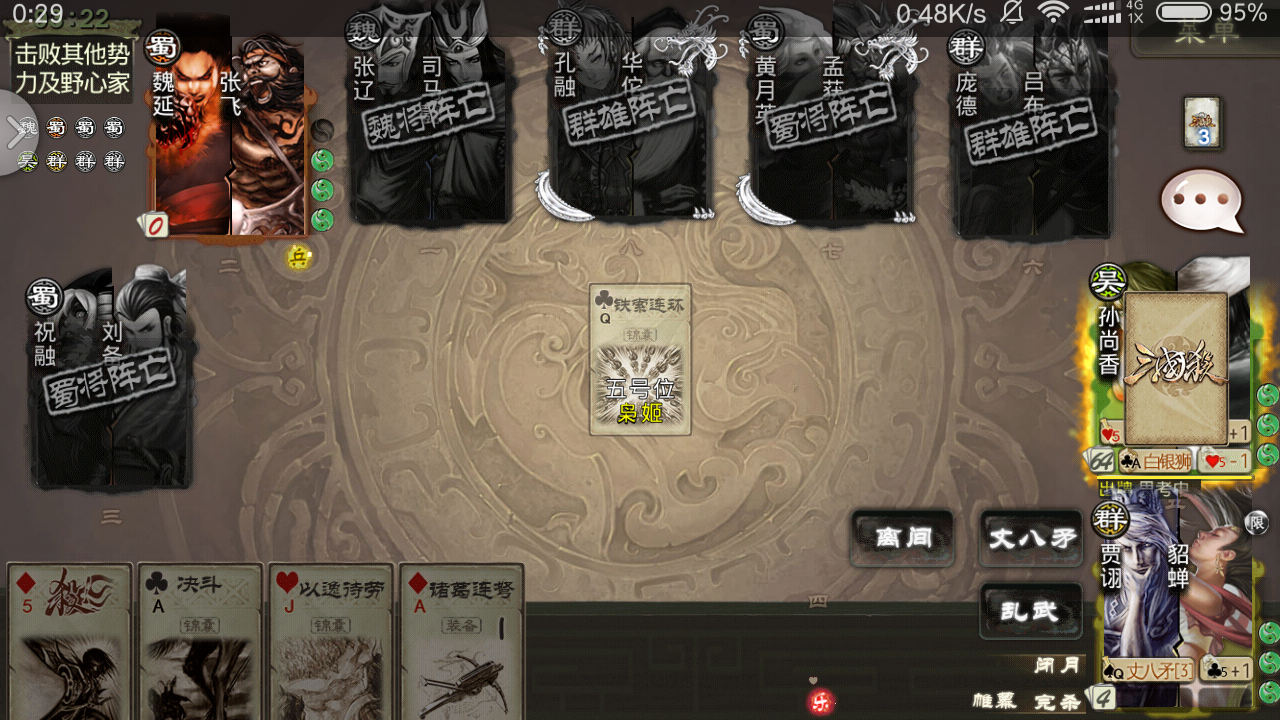Open the chat speech bubble
Screen dimensions: 1280x720
pos(1201,201)
